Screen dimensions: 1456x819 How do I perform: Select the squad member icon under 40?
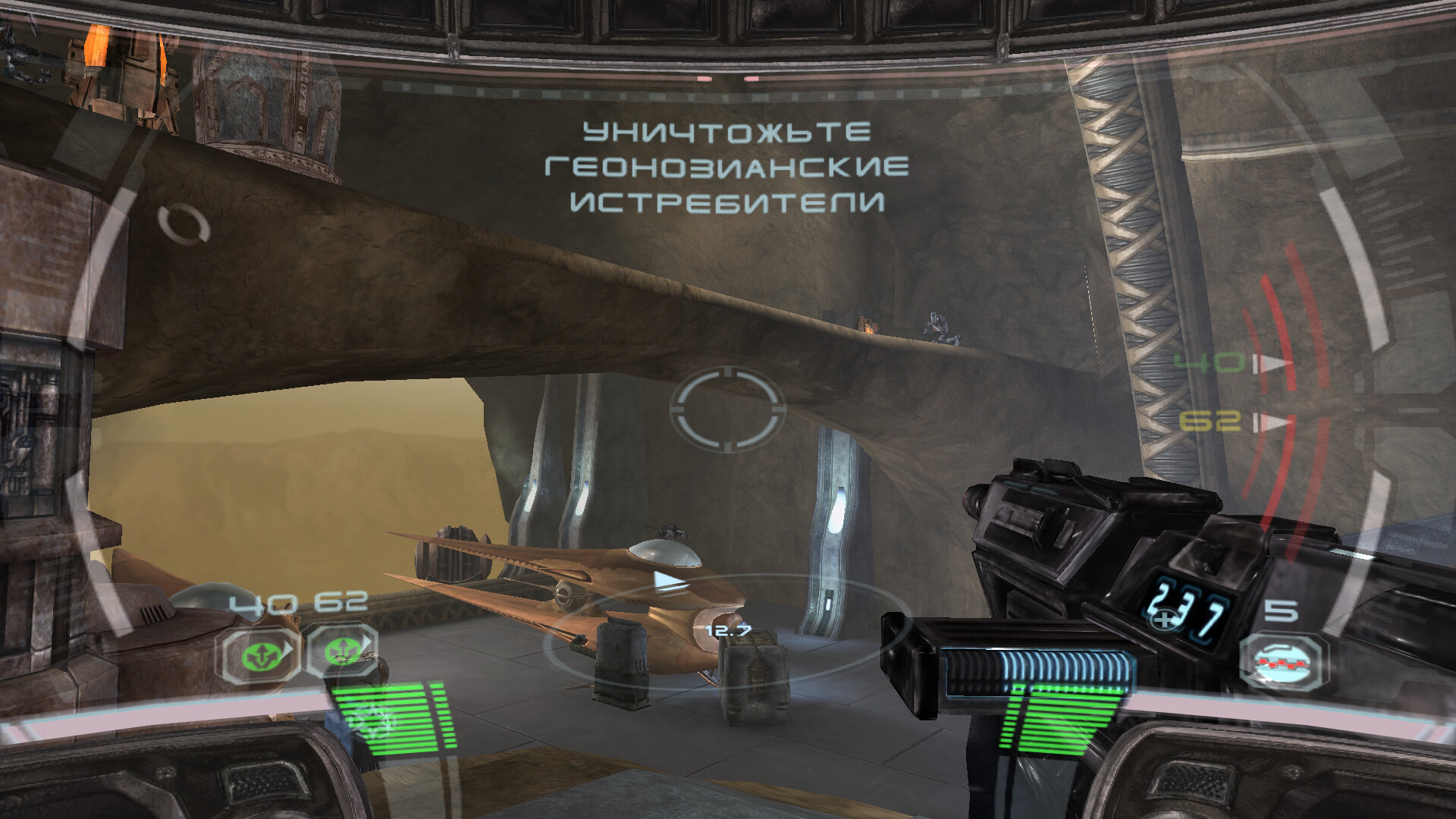(259, 653)
